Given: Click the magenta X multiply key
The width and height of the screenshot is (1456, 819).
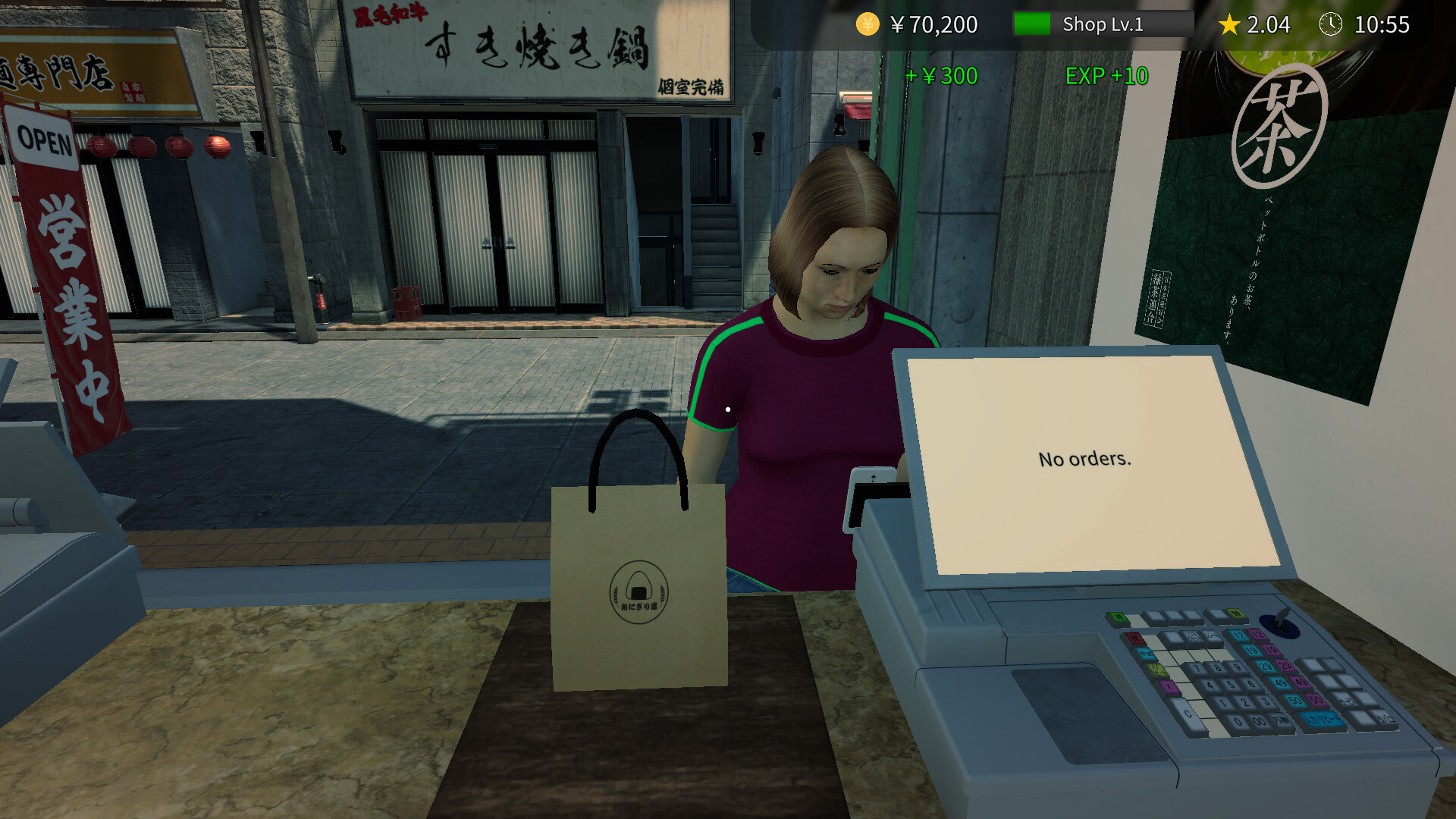Looking at the screenshot, I should (x=1170, y=686).
